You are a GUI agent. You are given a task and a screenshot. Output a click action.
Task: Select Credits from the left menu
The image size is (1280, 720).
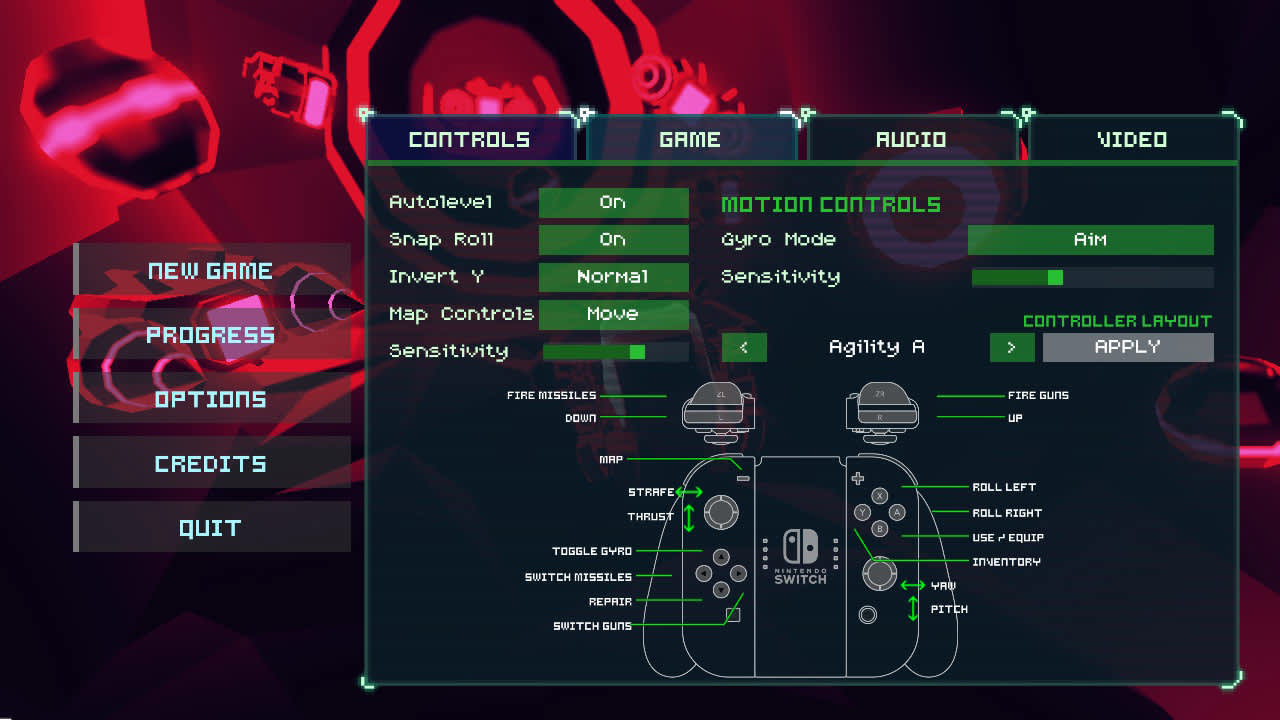point(211,462)
